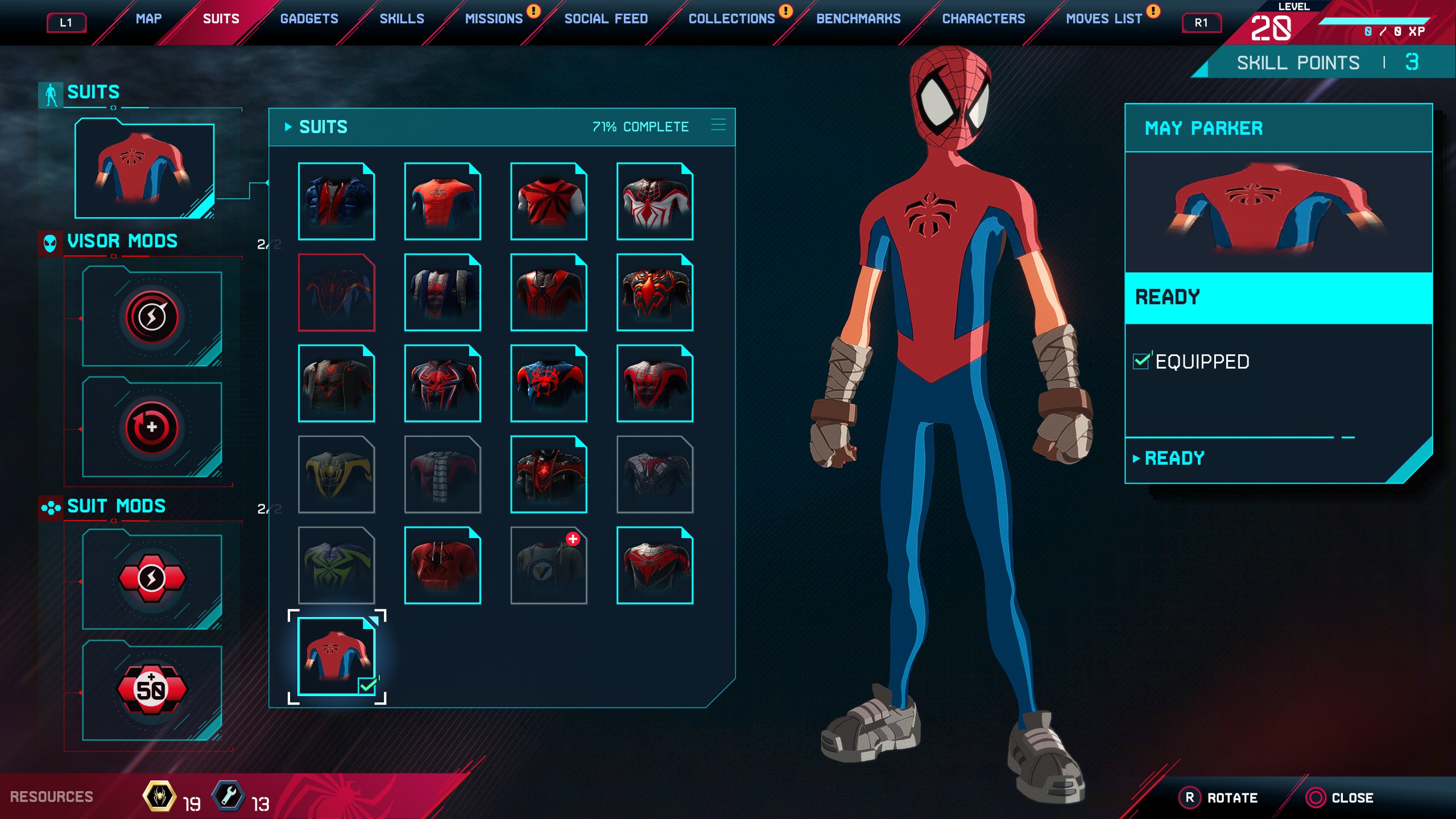Switch to the Characters tab
Viewport: 1456px width, 819px height.
(x=983, y=19)
